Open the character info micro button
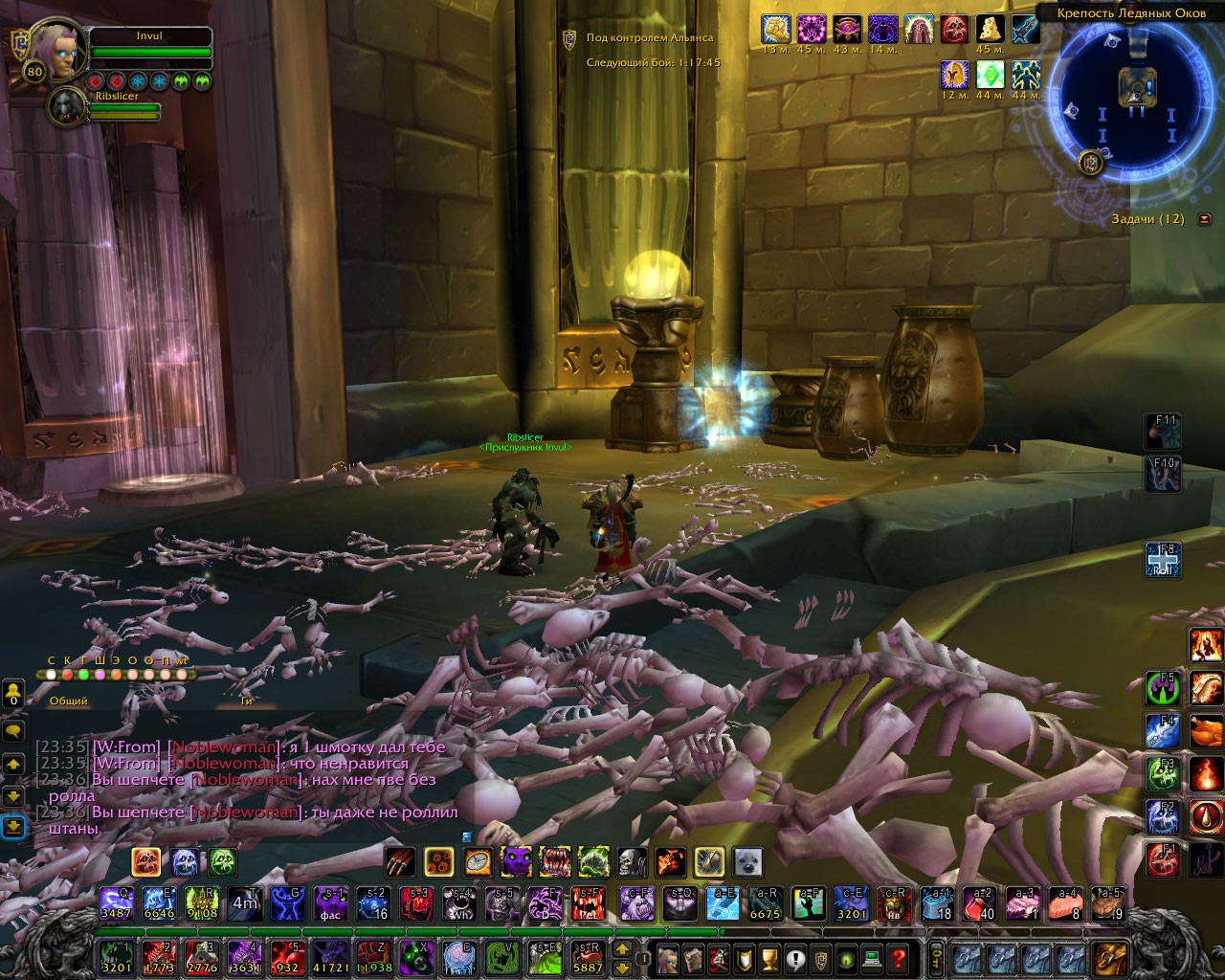The width and height of the screenshot is (1225, 980). 669,958
